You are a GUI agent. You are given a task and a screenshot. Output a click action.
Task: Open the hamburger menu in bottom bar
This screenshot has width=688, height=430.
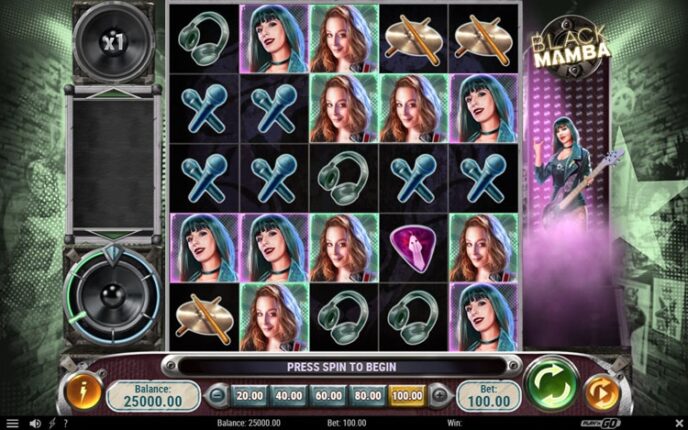[12, 424]
